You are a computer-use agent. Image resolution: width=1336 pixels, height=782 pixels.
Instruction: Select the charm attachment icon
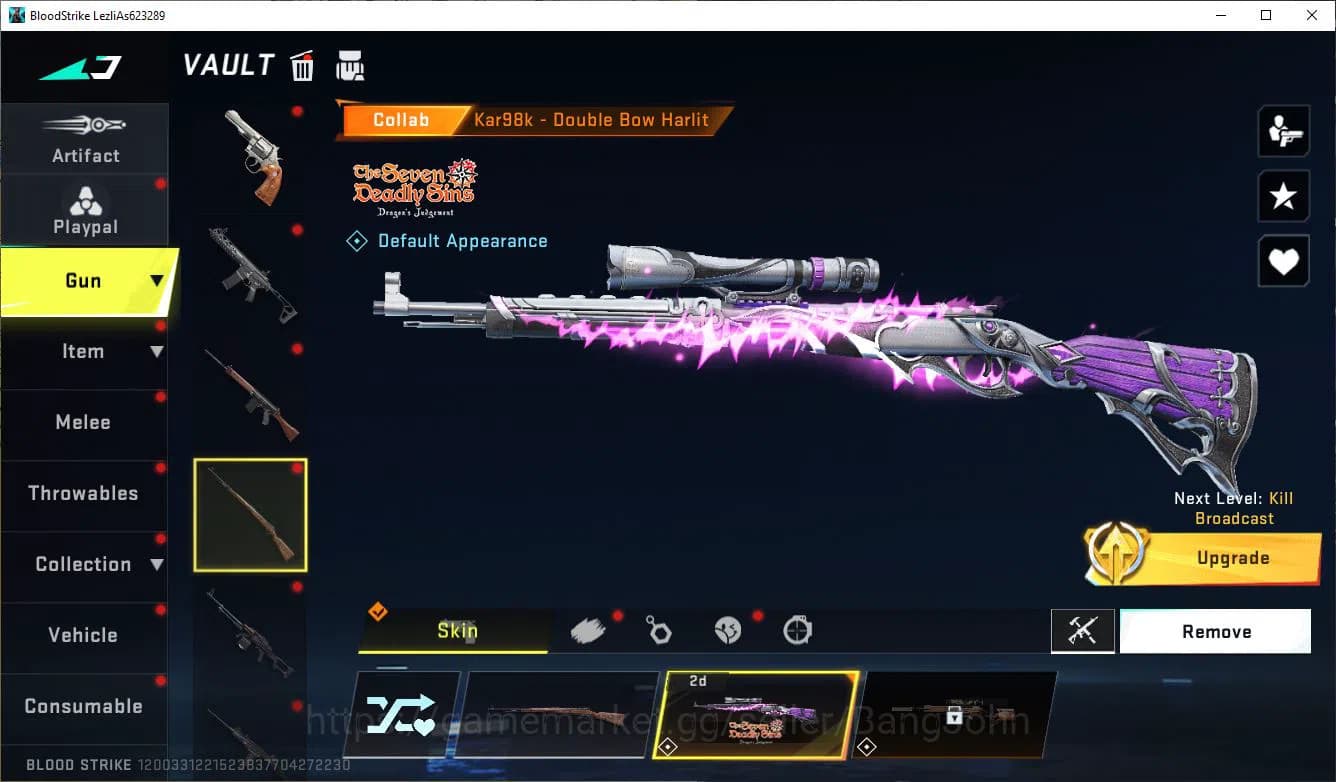tap(659, 628)
